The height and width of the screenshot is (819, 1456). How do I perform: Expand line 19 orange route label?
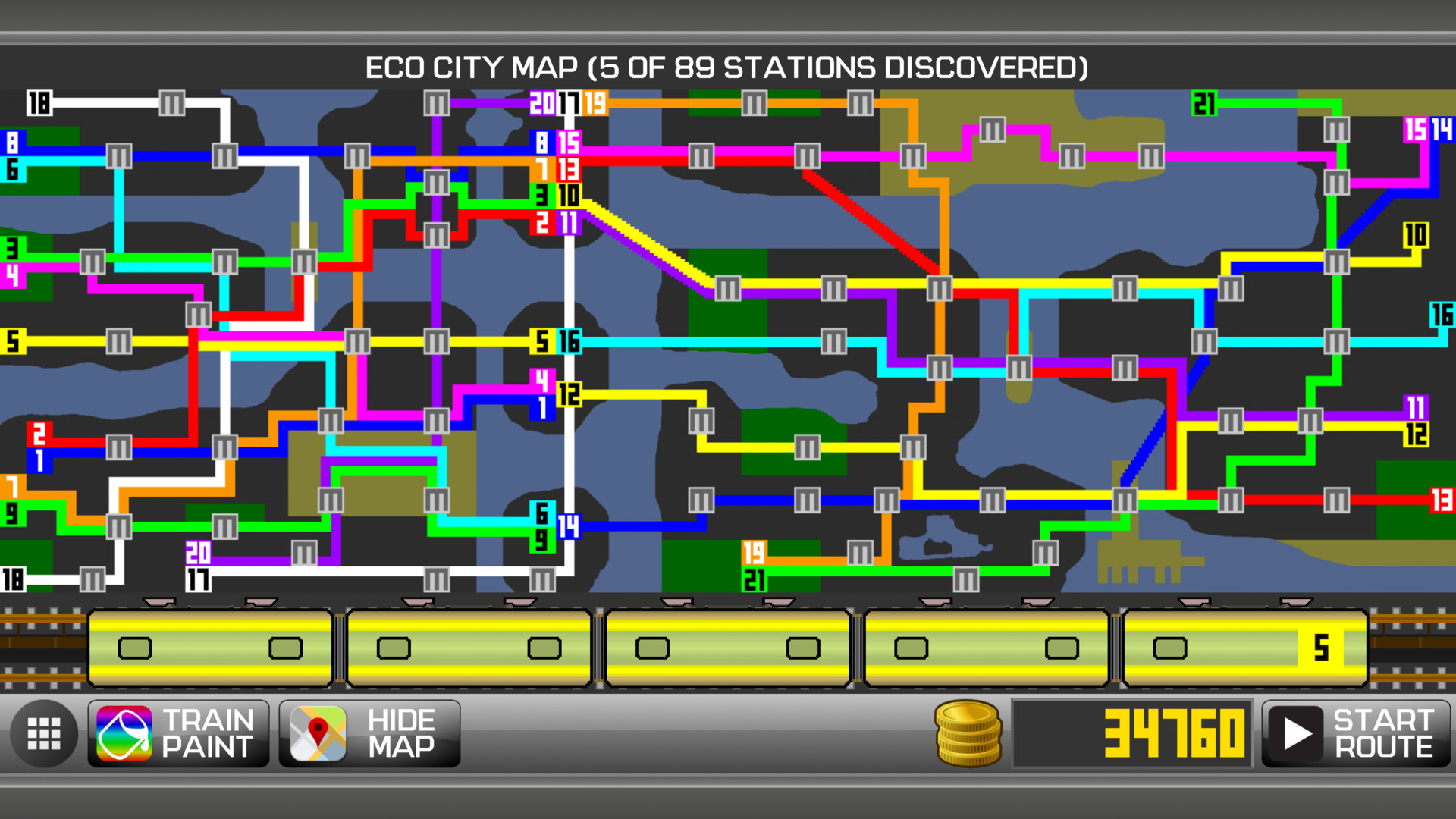(596, 104)
